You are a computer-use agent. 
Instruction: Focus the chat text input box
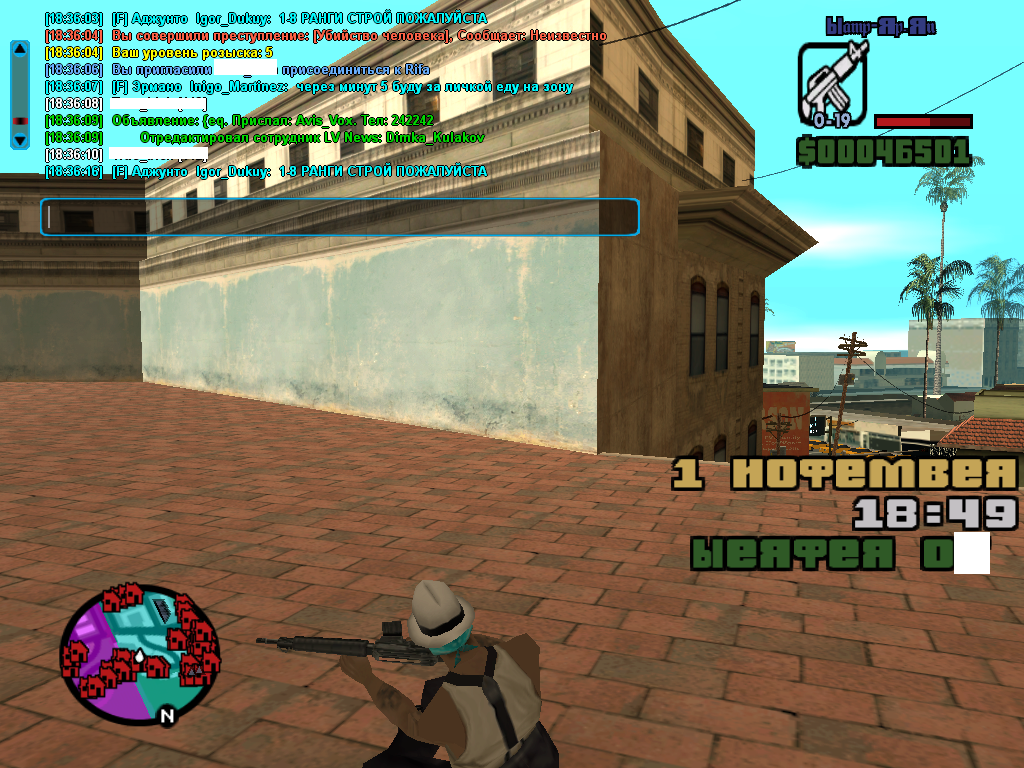(x=339, y=217)
